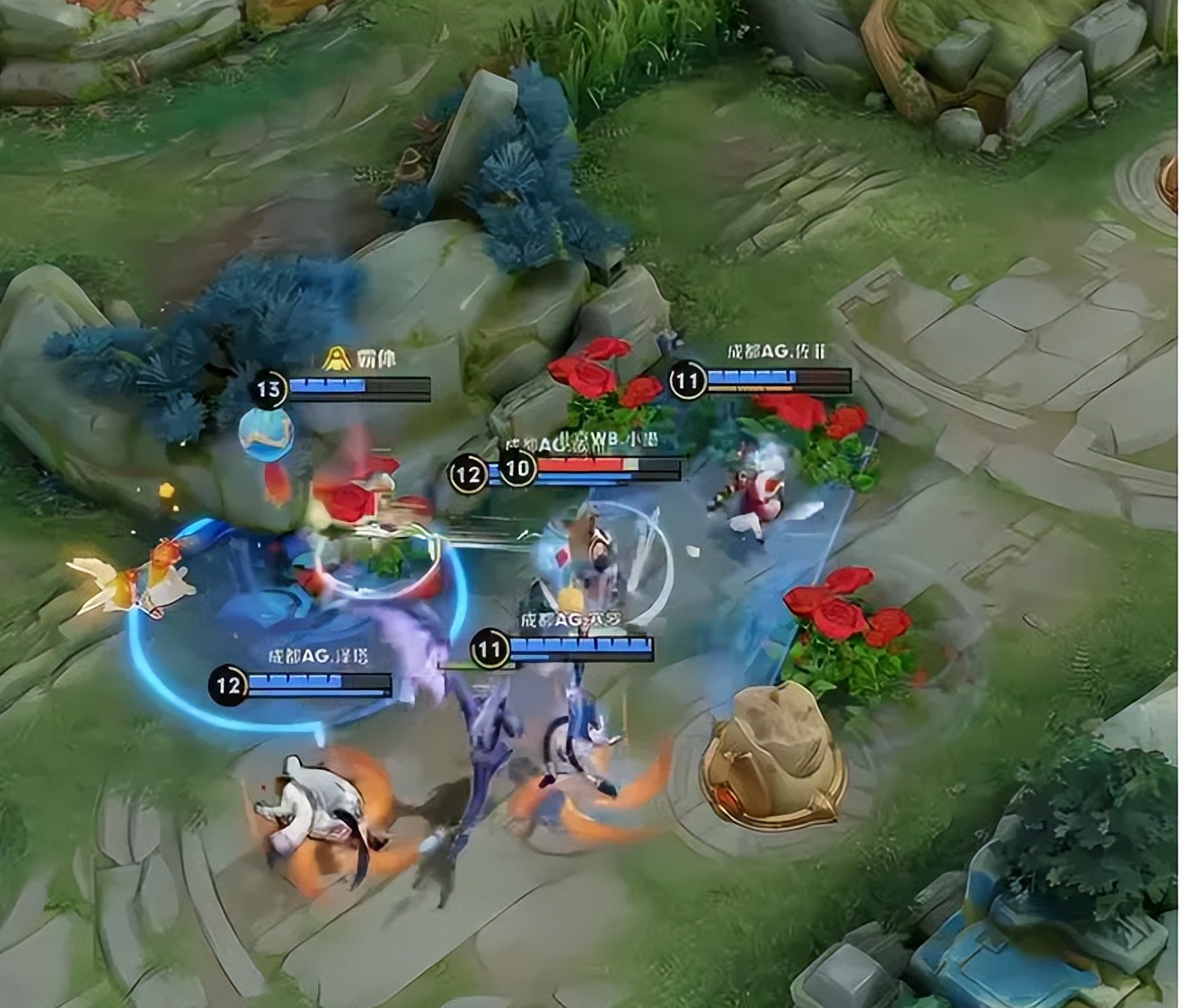The width and height of the screenshot is (1182, 1008).
Task: Click the red health bar of WB.小鹏
Action: pos(579,464)
